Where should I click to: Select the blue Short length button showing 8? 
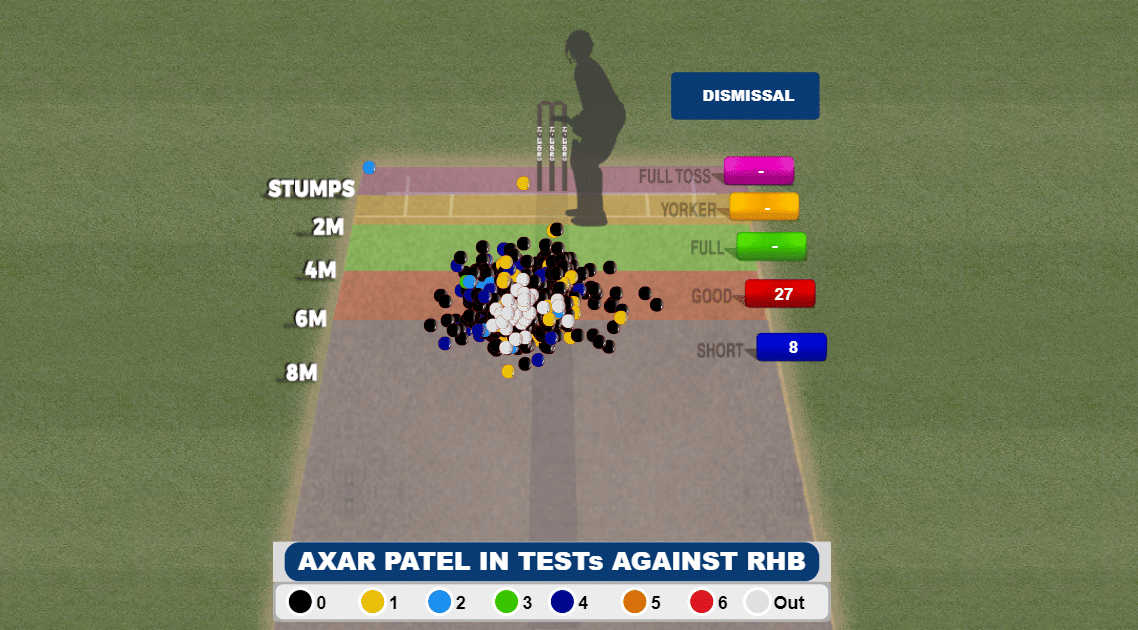[791, 347]
